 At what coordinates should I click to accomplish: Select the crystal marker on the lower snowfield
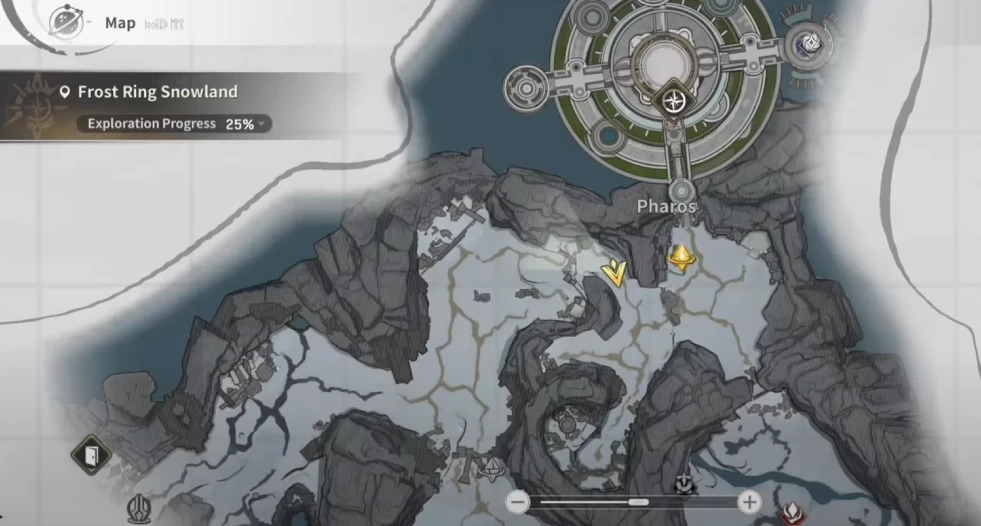(x=490, y=470)
